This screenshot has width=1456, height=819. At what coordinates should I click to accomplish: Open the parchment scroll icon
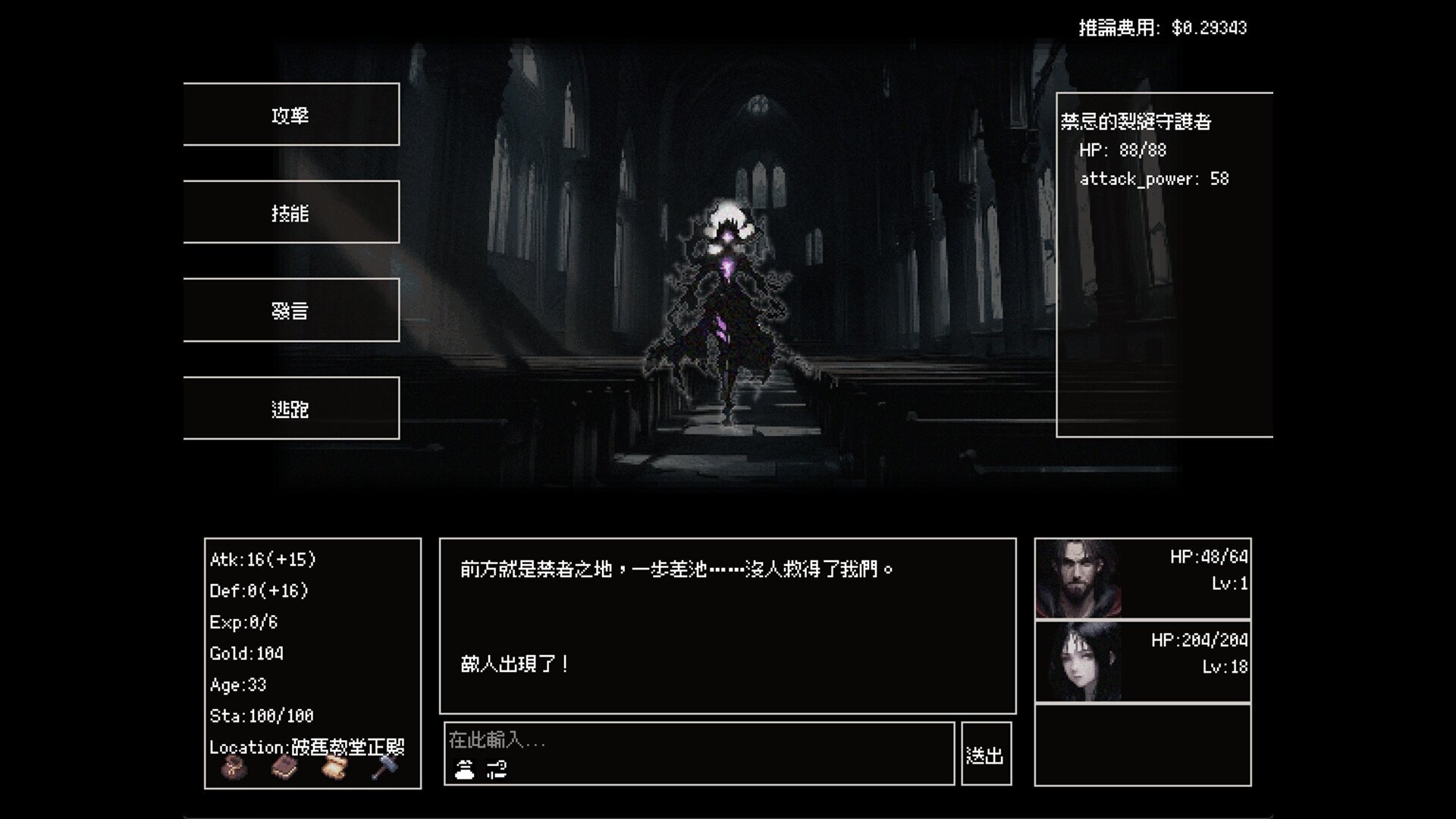tap(334, 768)
